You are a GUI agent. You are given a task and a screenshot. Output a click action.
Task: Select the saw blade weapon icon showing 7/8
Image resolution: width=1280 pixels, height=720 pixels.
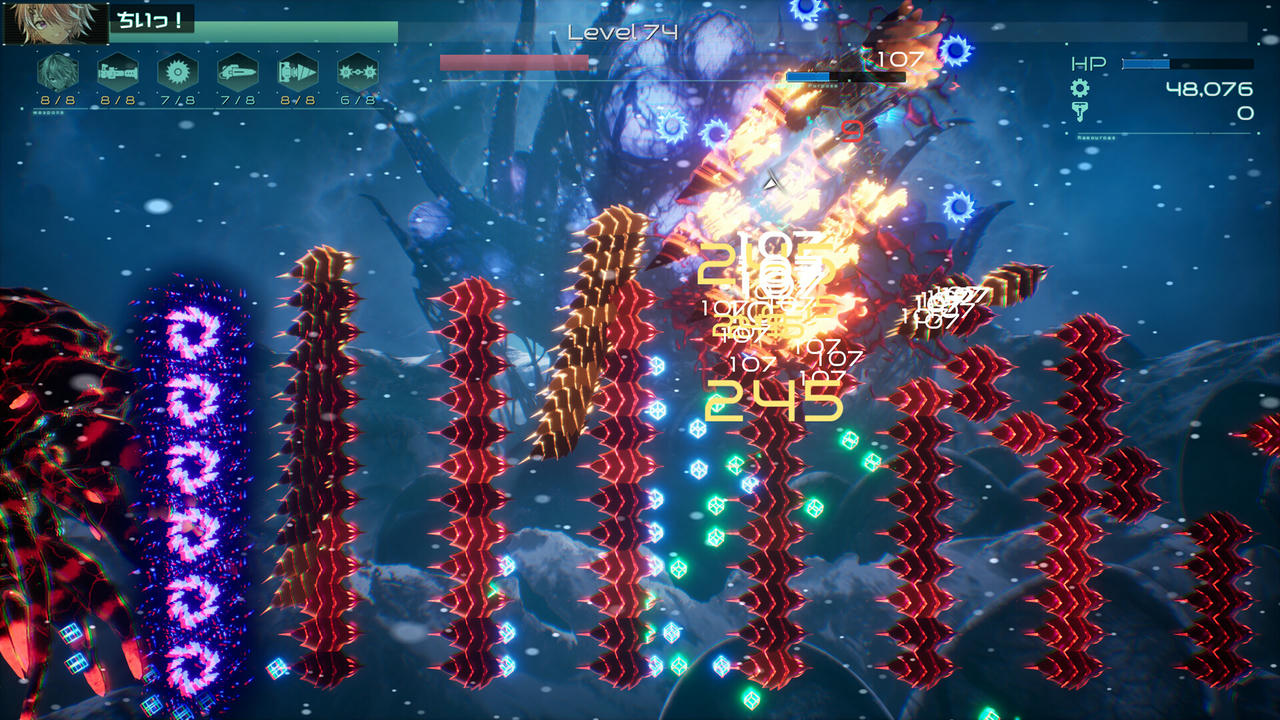click(x=178, y=70)
